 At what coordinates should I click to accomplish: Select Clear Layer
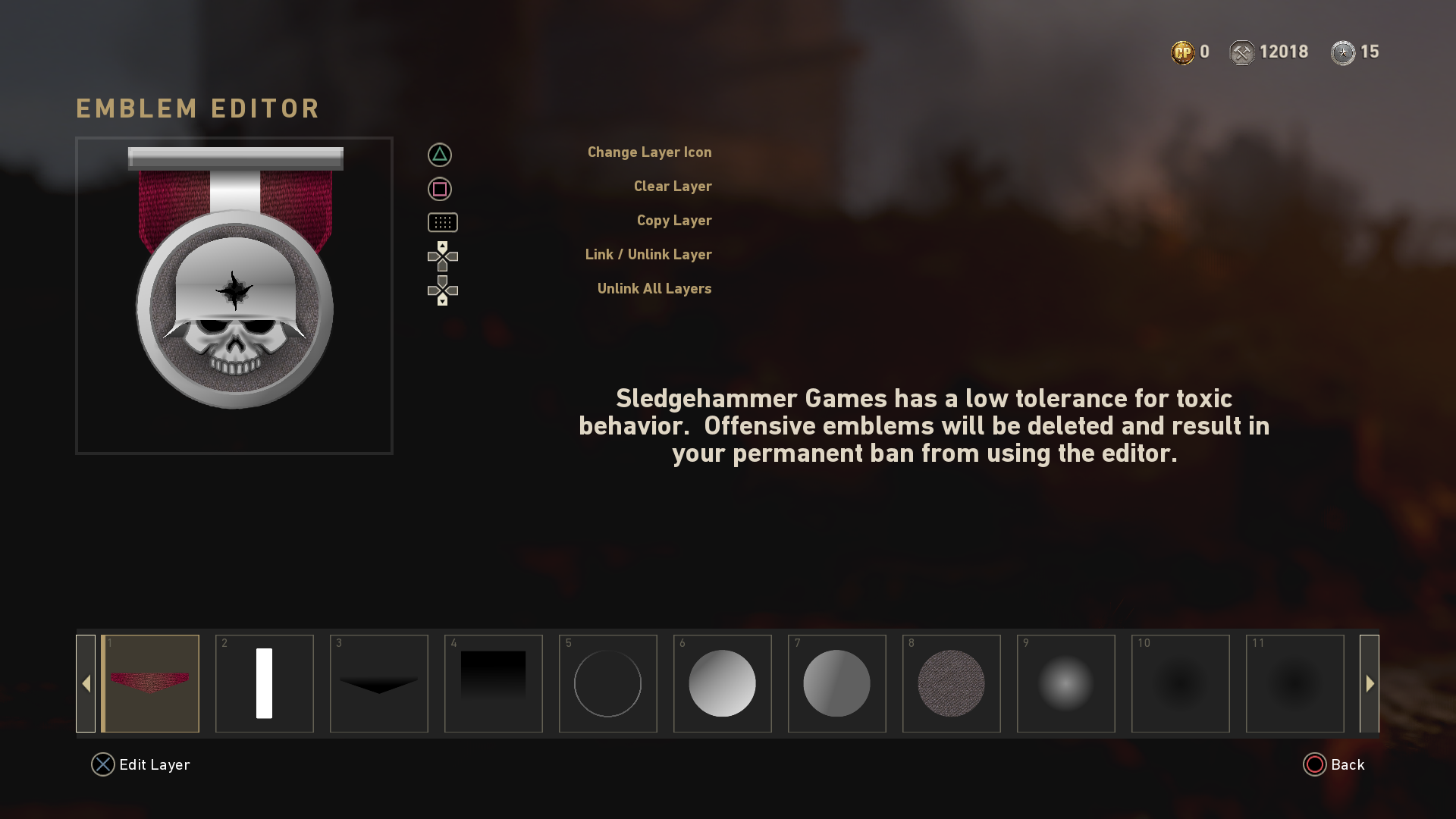673,186
